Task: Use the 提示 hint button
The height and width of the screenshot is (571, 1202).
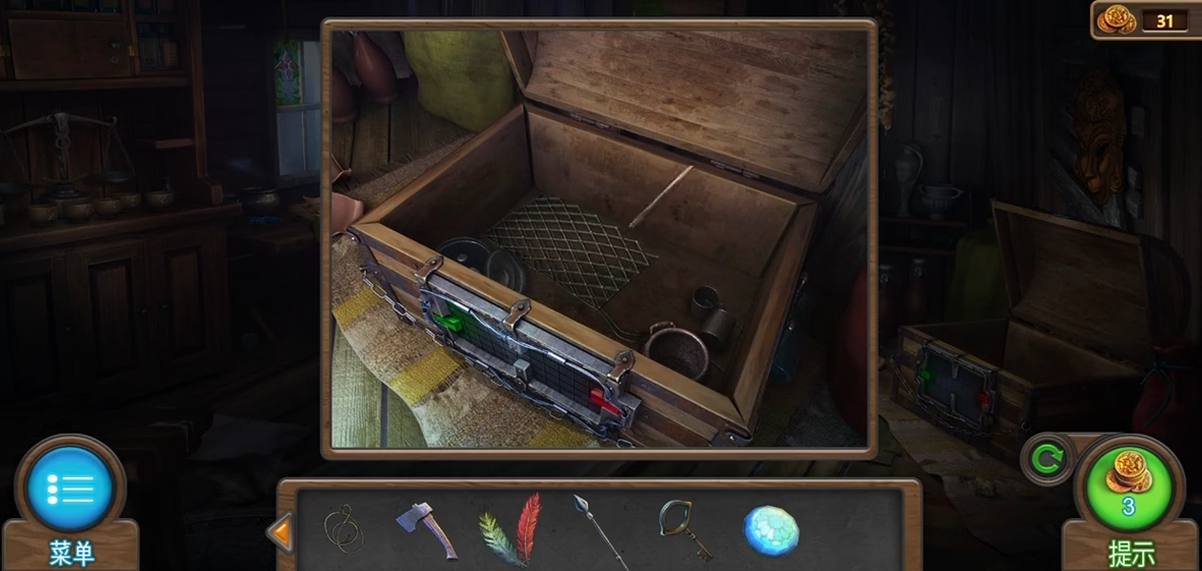Action: tap(1128, 489)
